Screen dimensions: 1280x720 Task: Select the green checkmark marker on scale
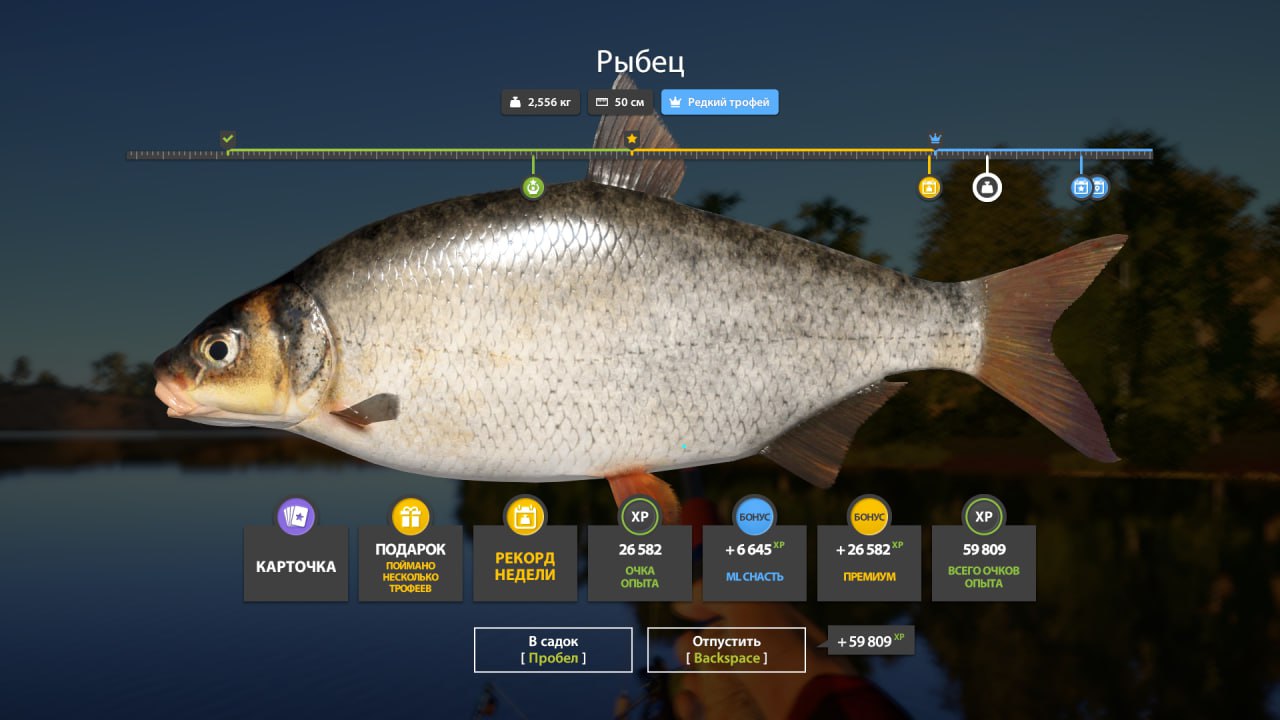click(228, 138)
